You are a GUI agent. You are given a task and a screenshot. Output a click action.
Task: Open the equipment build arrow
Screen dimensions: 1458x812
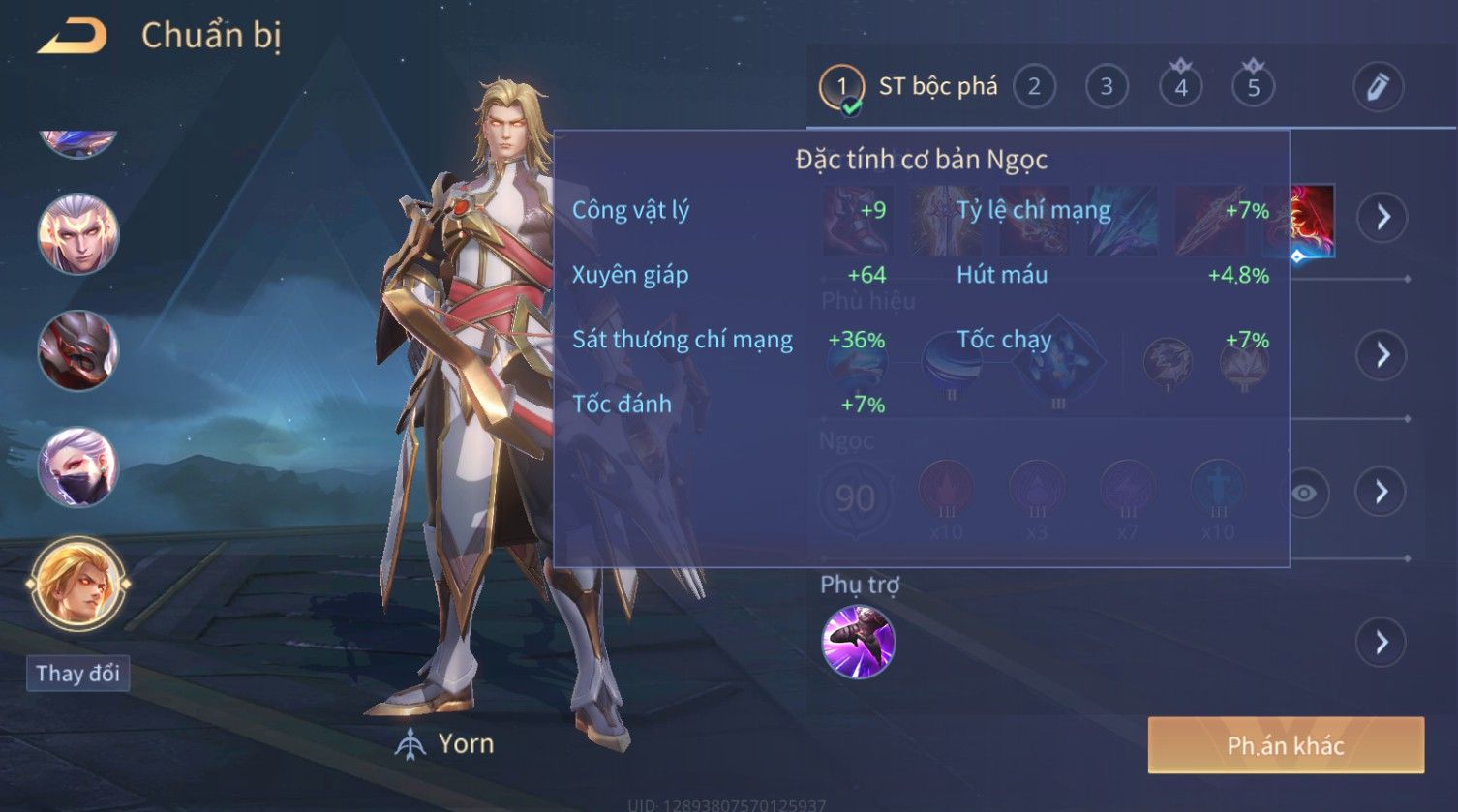[1382, 217]
